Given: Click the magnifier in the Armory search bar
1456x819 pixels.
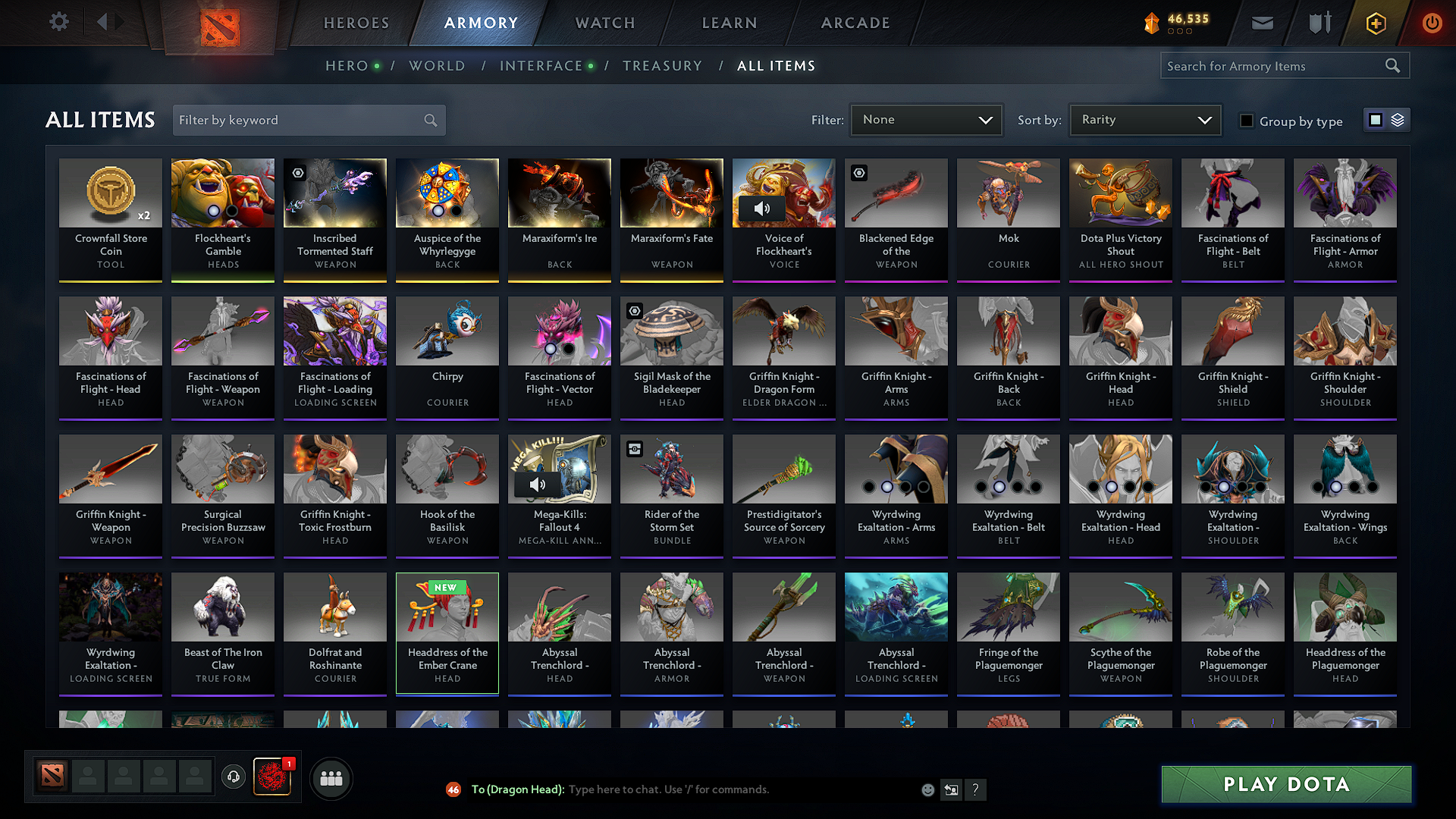Looking at the screenshot, I should [1394, 65].
